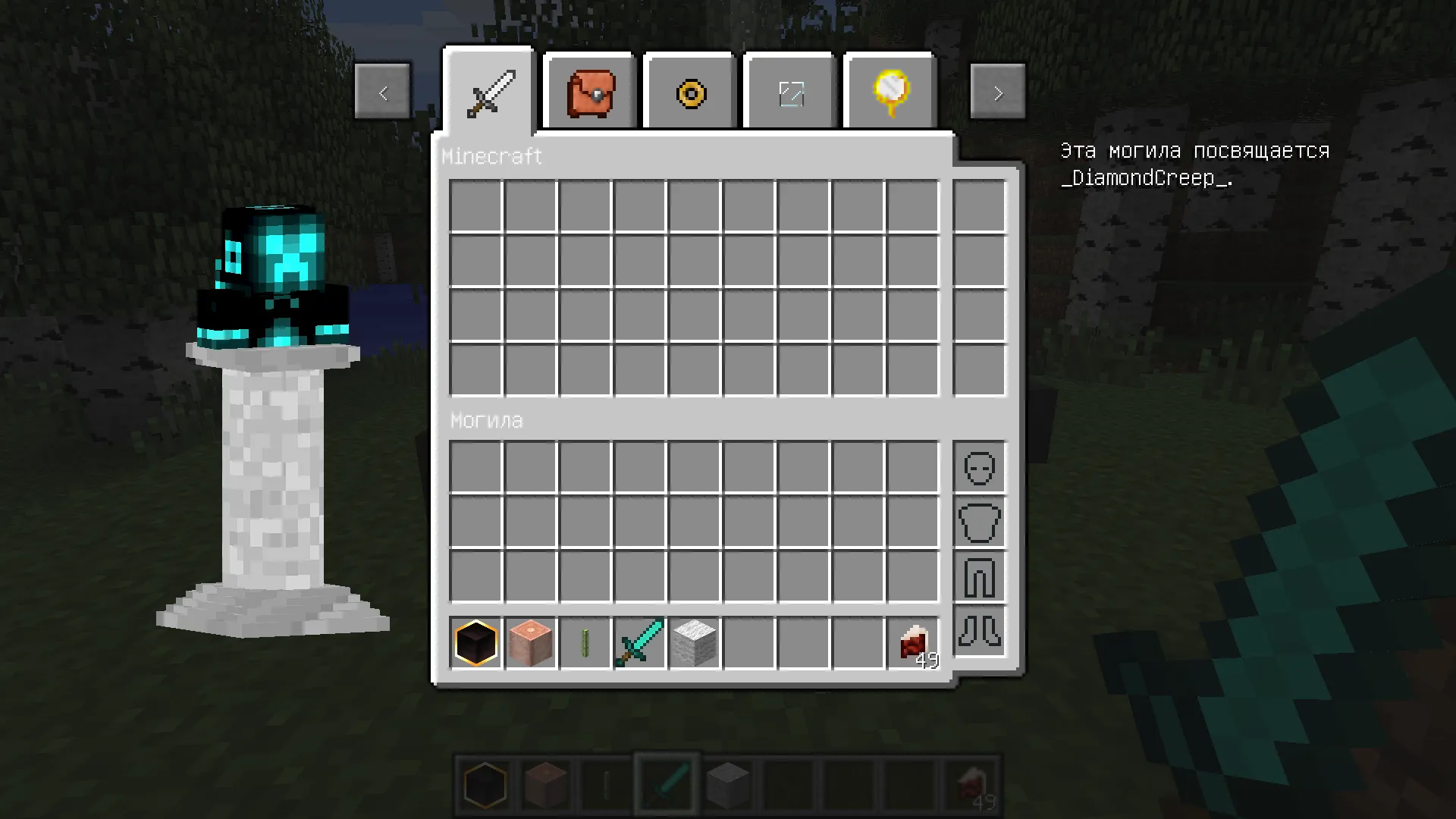This screenshot has height=819, width=1456.
Task: Click the leggings armor slot
Action: (978, 577)
